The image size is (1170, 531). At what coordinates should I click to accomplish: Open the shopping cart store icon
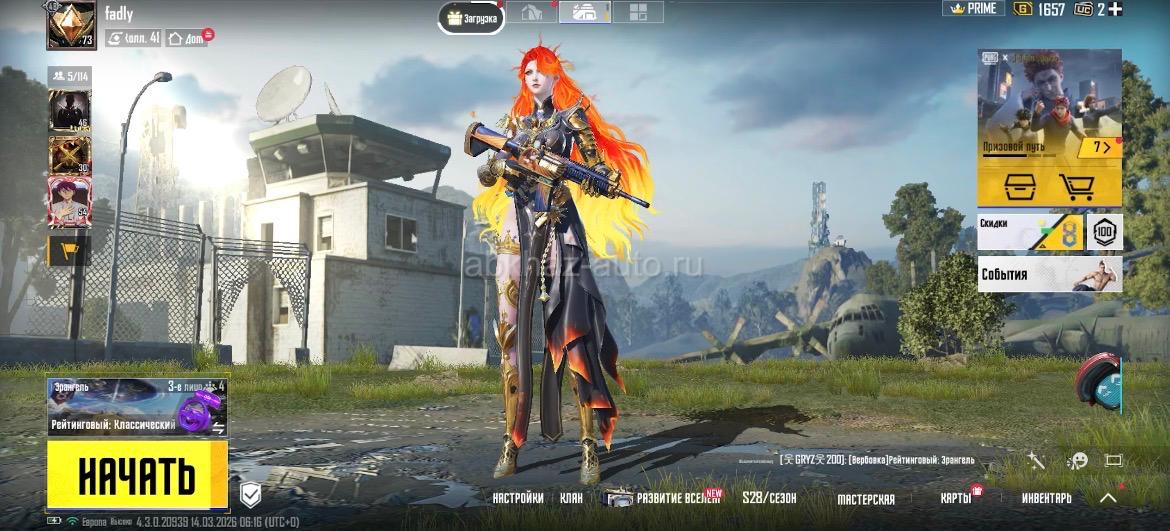[1076, 186]
